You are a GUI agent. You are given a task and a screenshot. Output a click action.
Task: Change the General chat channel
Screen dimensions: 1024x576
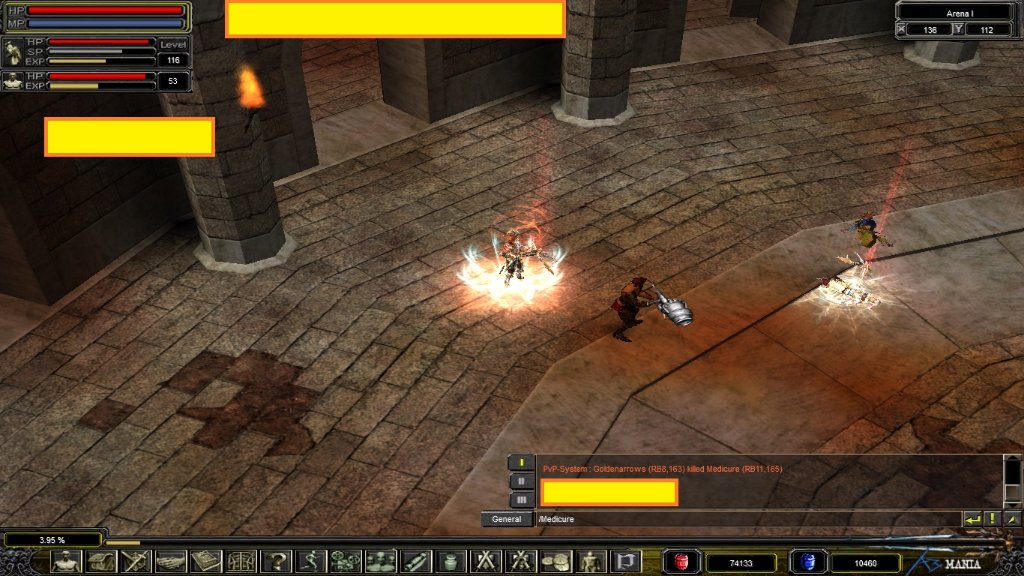coord(507,519)
